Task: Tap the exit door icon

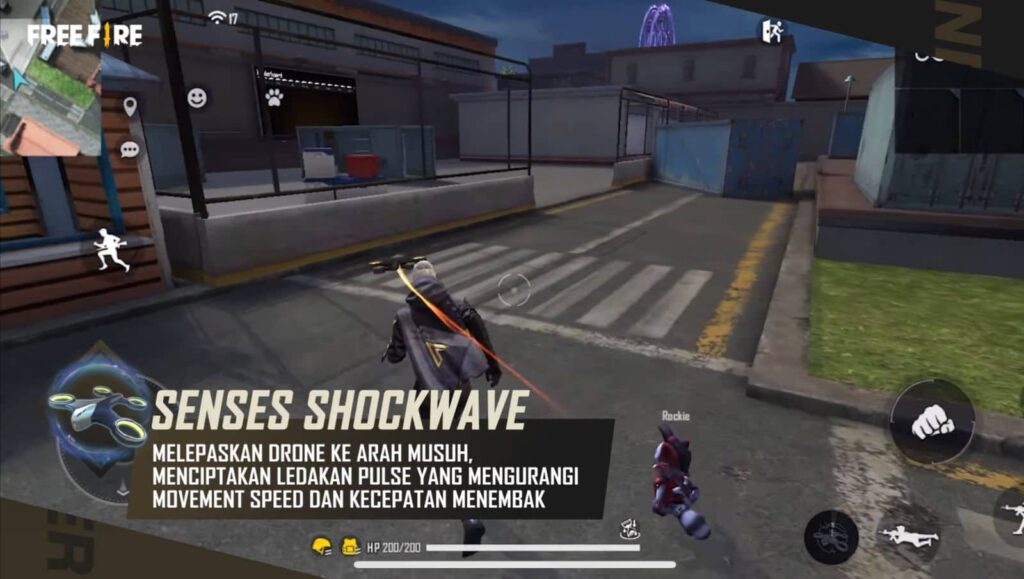Action: pos(771,31)
